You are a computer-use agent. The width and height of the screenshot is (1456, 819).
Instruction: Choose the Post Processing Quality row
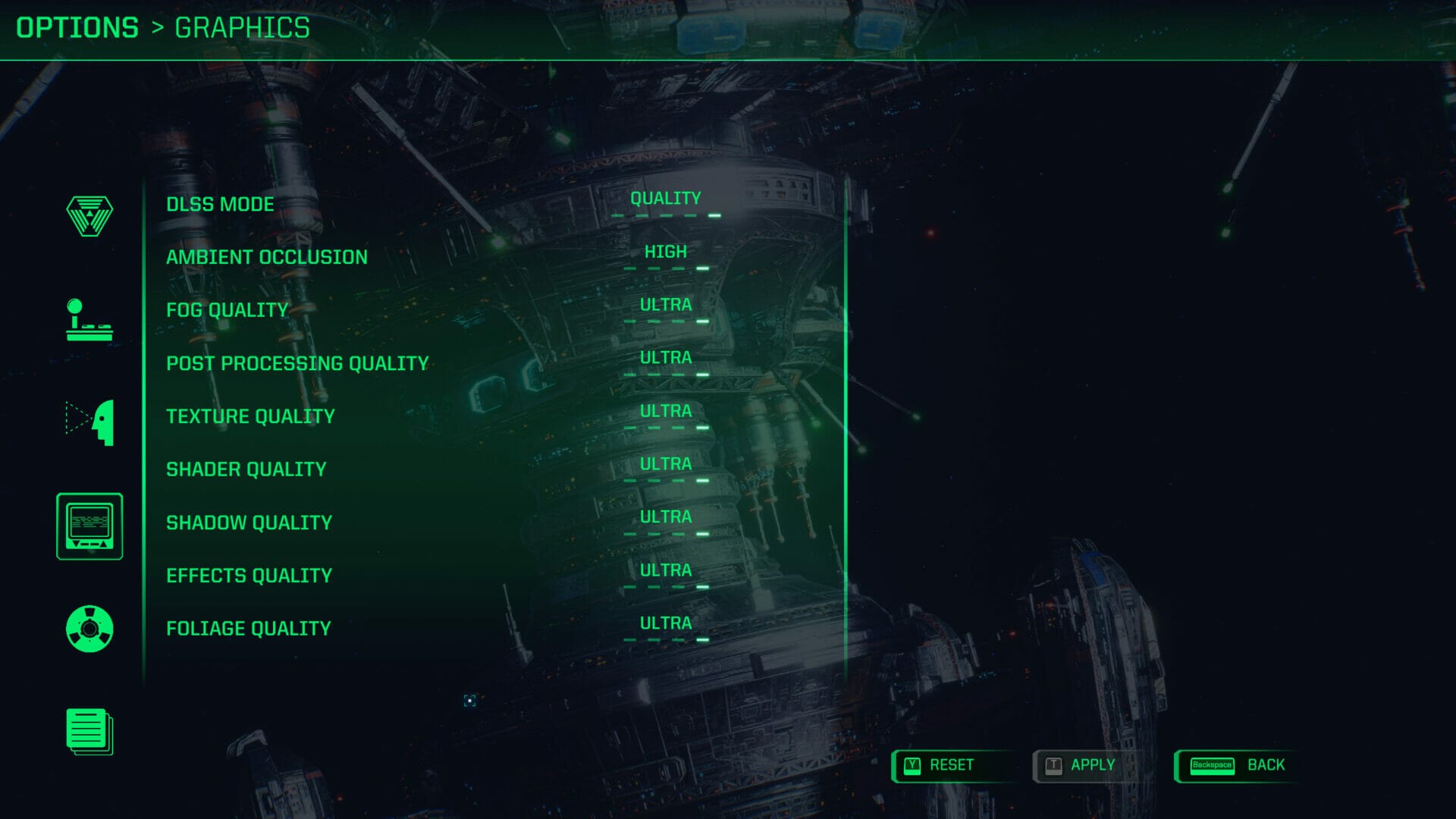click(297, 364)
